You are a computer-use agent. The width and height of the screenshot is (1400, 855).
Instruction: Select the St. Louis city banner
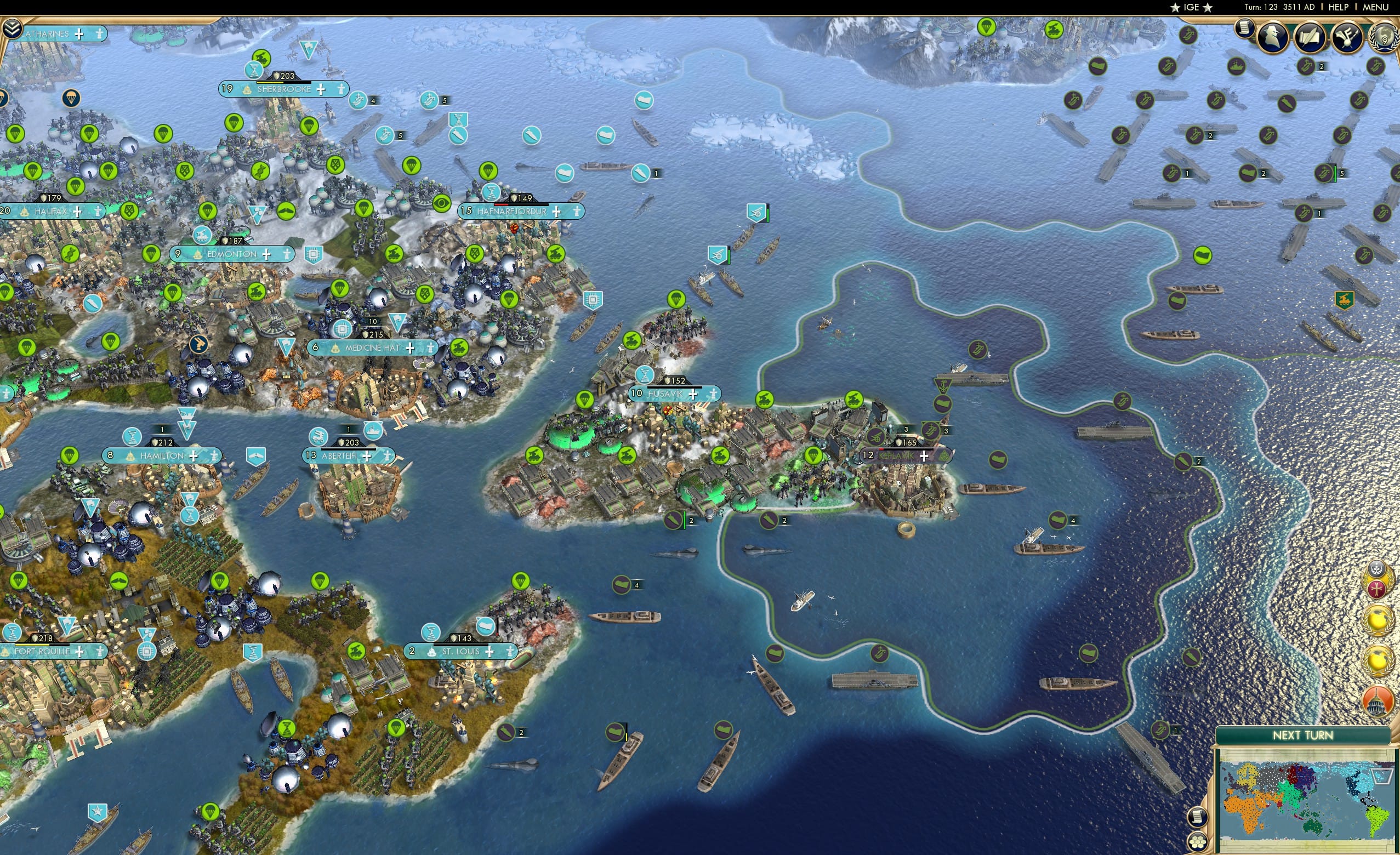(x=460, y=651)
